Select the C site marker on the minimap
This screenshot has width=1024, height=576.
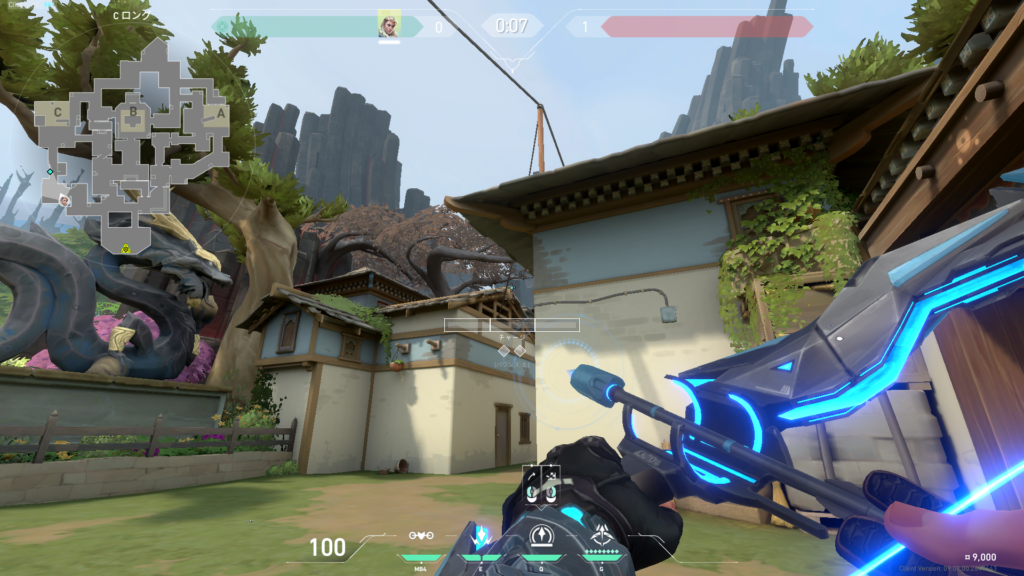tap(56, 113)
